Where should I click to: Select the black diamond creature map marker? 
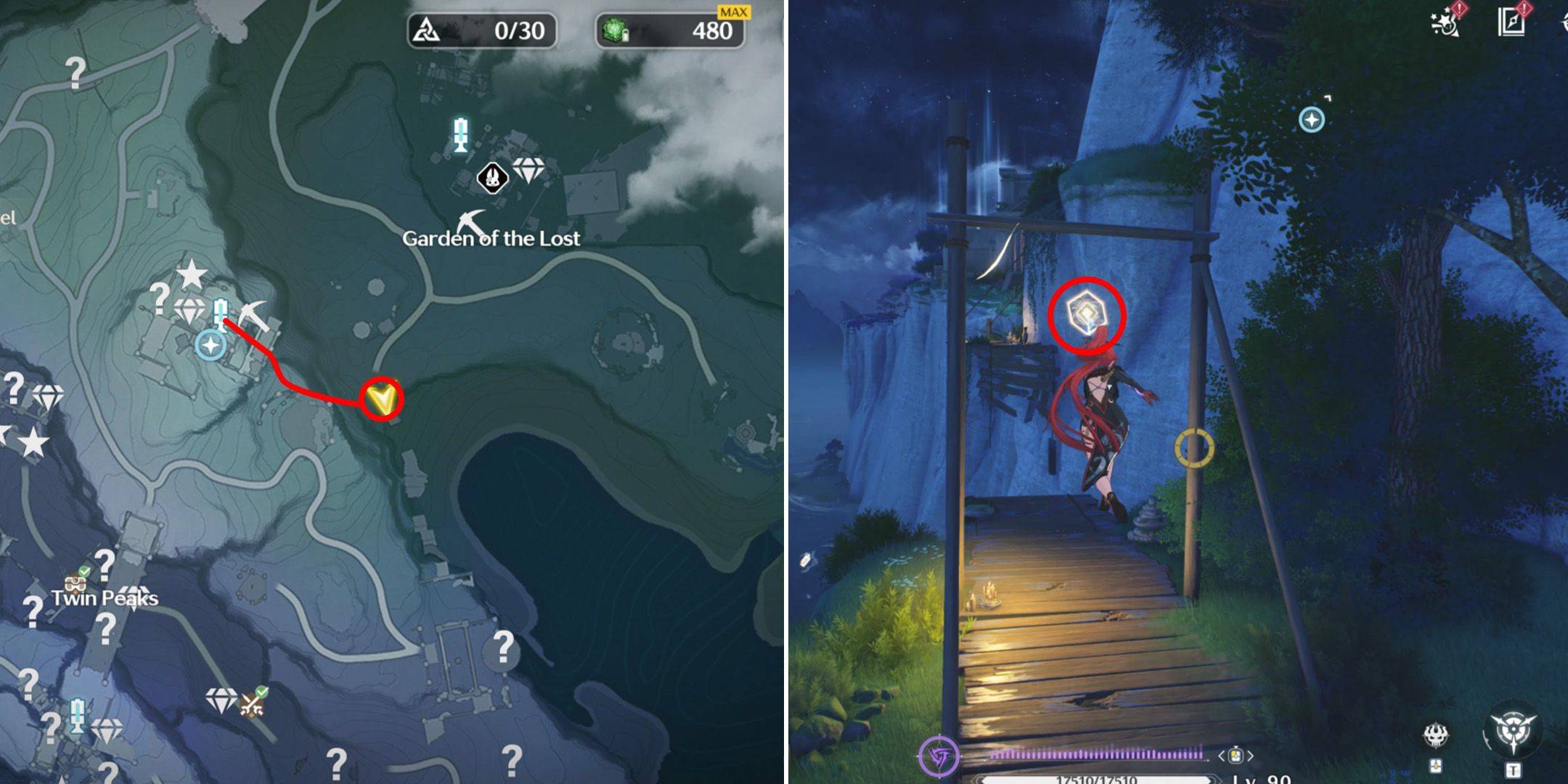tap(492, 177)
